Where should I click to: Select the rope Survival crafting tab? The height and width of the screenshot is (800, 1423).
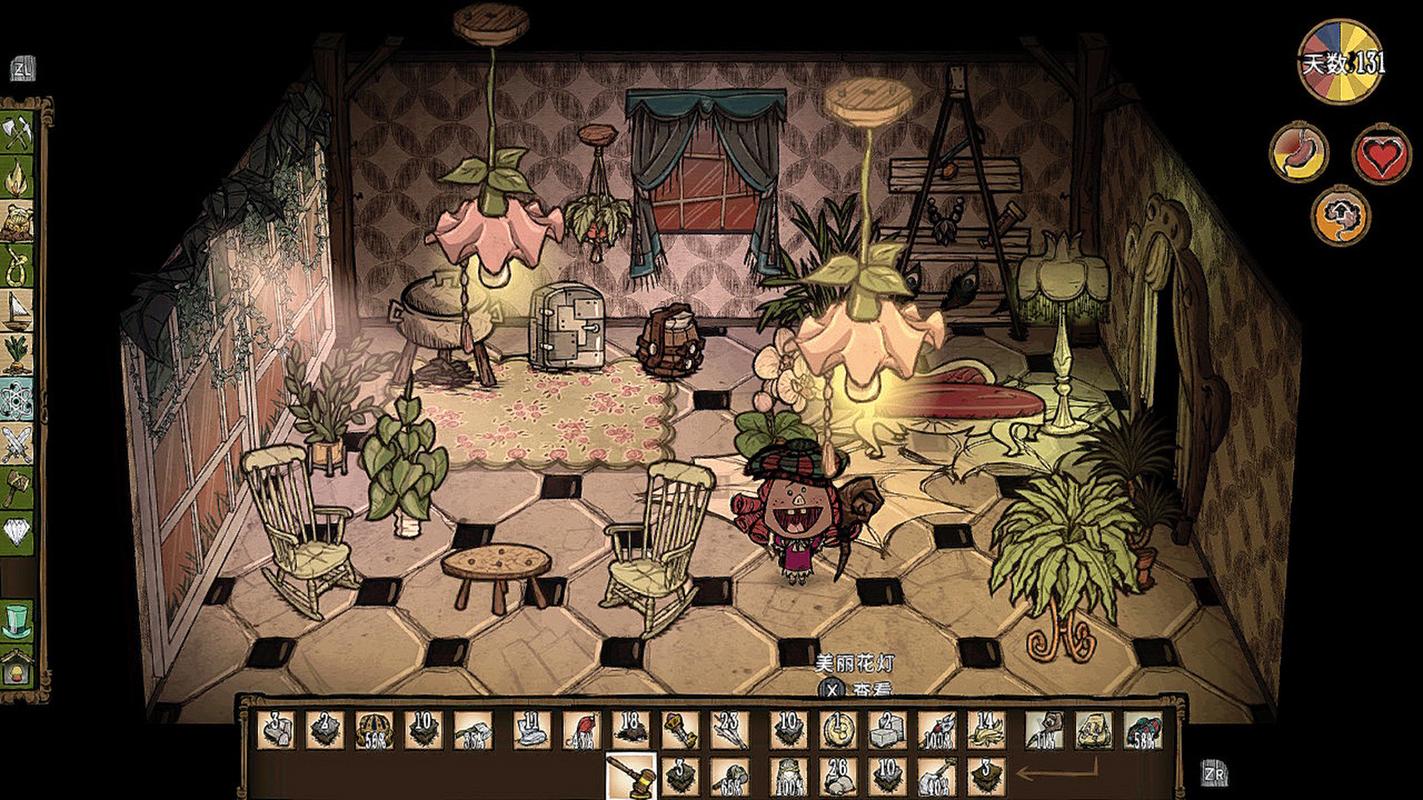17,266
